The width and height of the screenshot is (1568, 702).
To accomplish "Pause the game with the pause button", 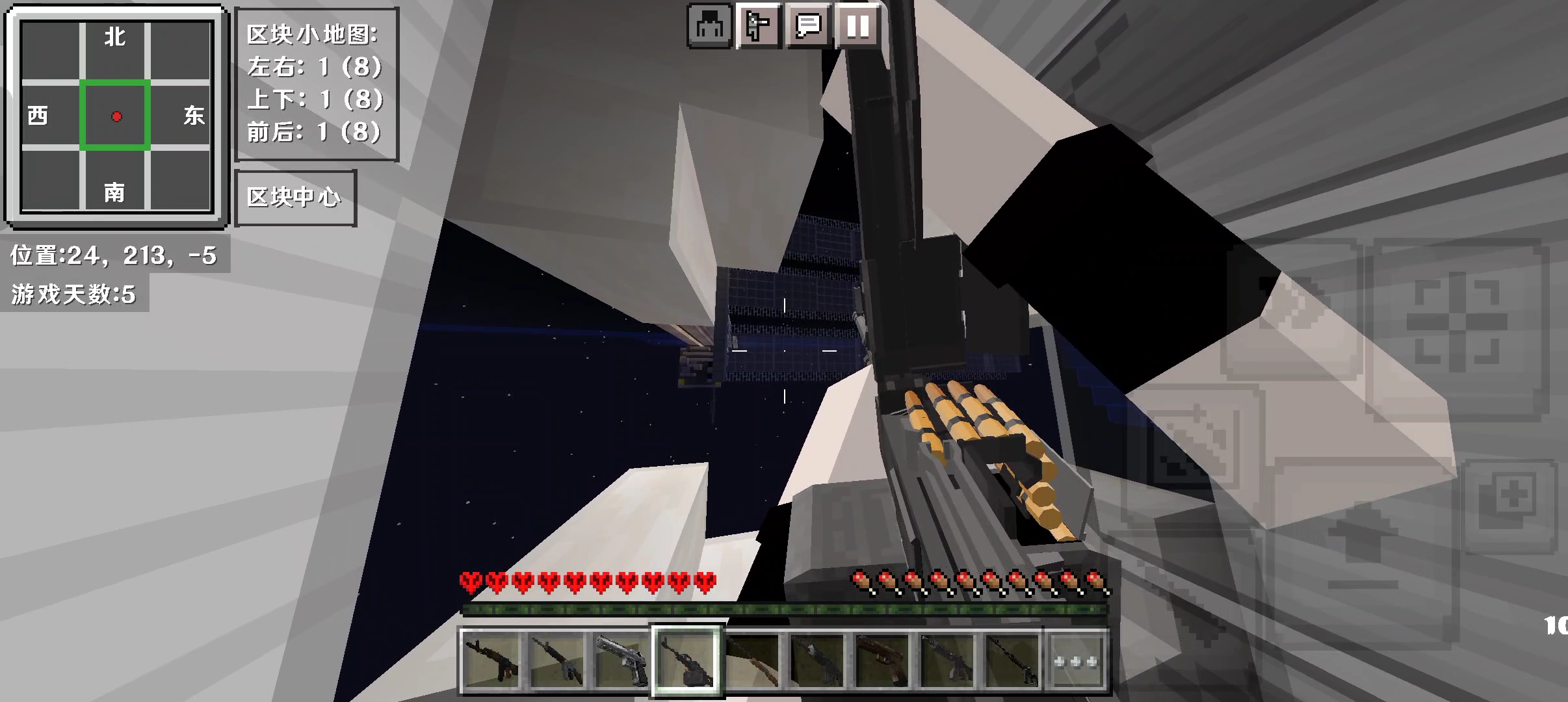I will point(857,27).
